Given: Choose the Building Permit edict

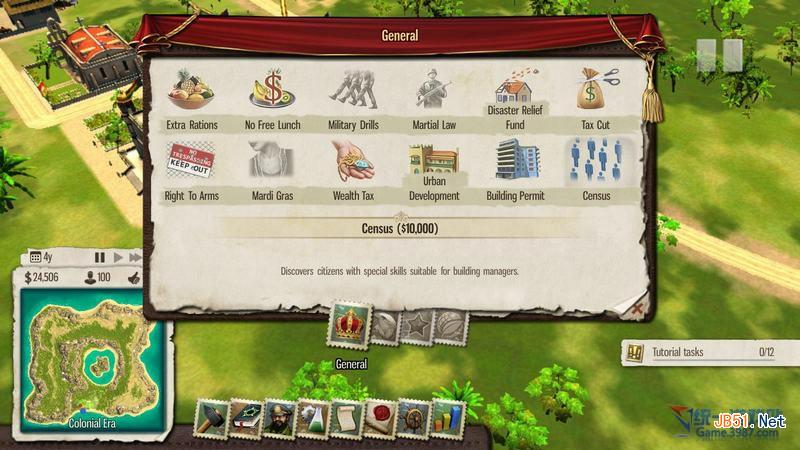Looking at the screenshot, I should 515,161.
